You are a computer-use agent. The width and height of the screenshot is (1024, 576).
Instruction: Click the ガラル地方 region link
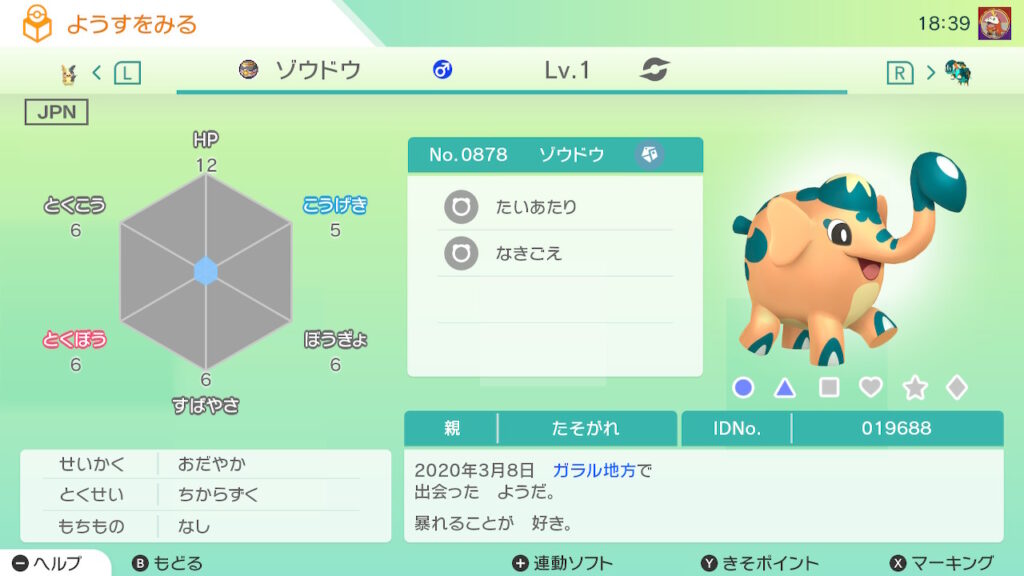(x=594, y=470)
